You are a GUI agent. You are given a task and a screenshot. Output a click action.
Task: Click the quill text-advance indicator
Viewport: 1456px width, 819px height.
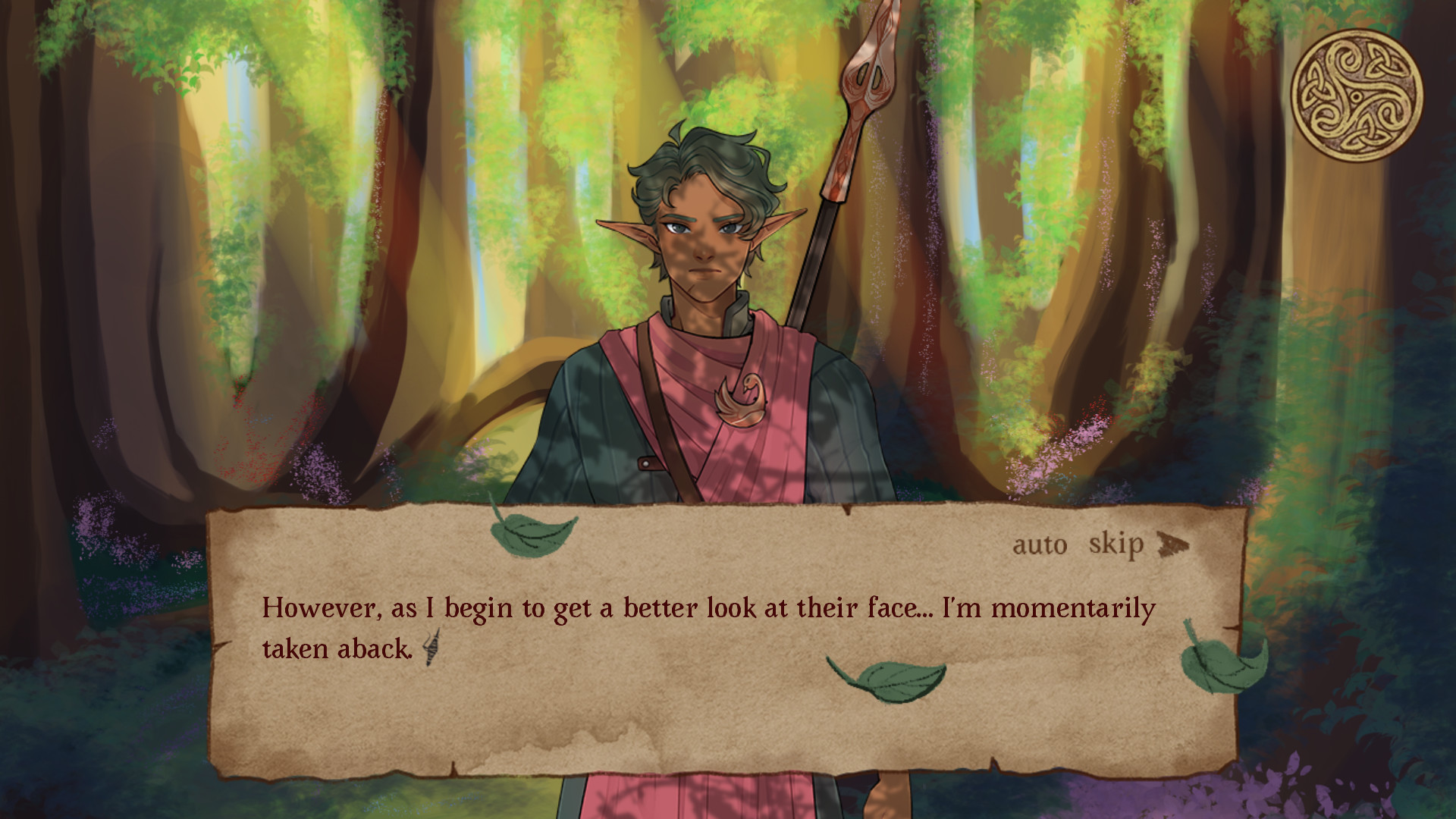tap(429, 648)
